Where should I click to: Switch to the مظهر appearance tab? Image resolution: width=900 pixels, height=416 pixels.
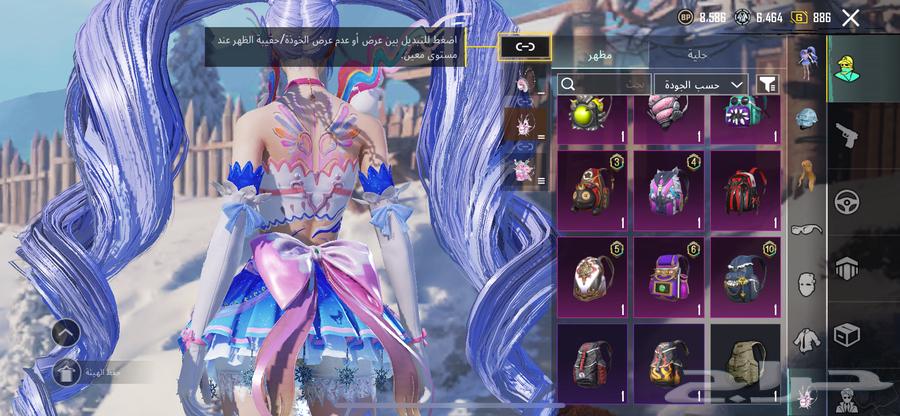coord(600,55)
